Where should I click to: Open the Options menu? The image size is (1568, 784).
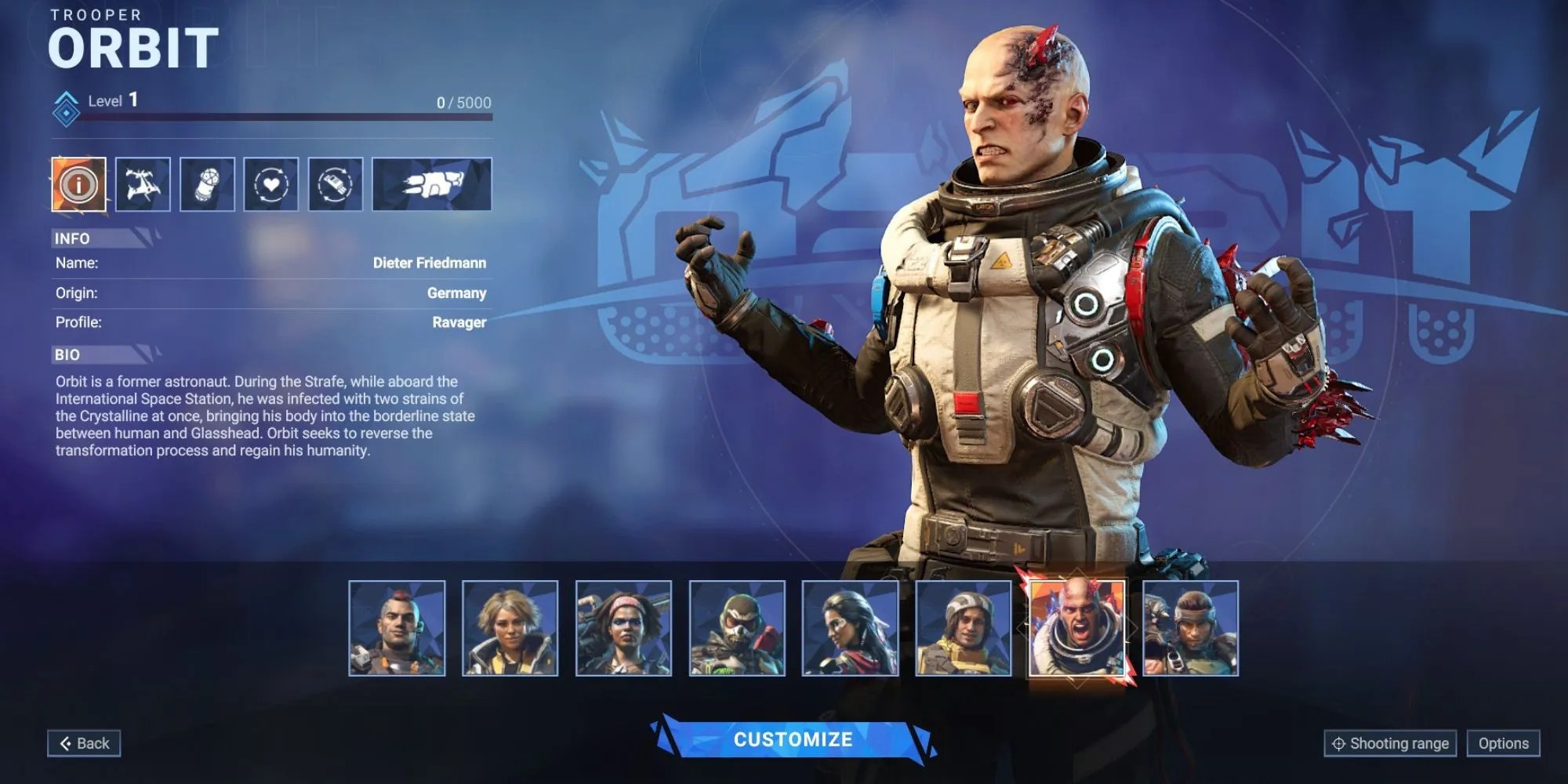pos(1505,742)
